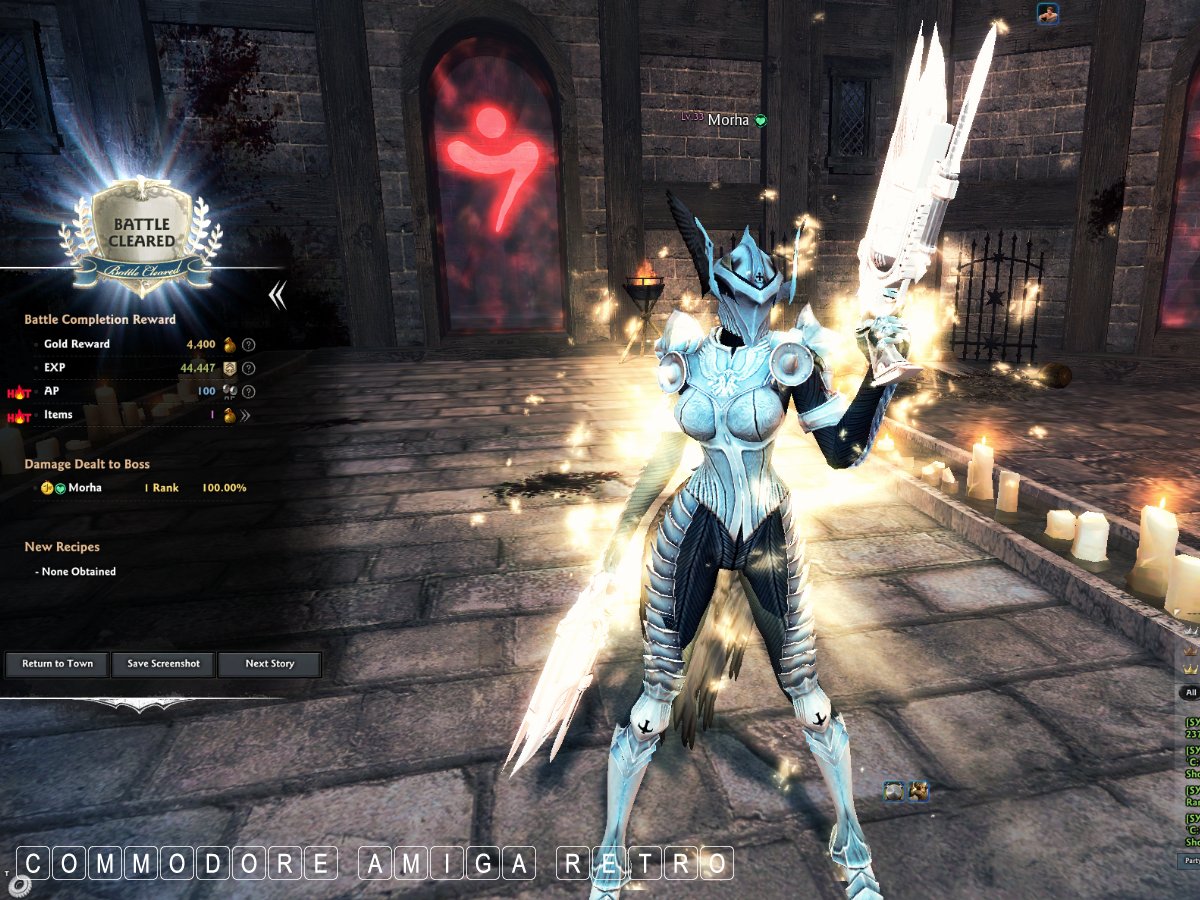Click the gear icon in the corner
Viewport: 1200px width, 900px height.
tap(19, 887)
